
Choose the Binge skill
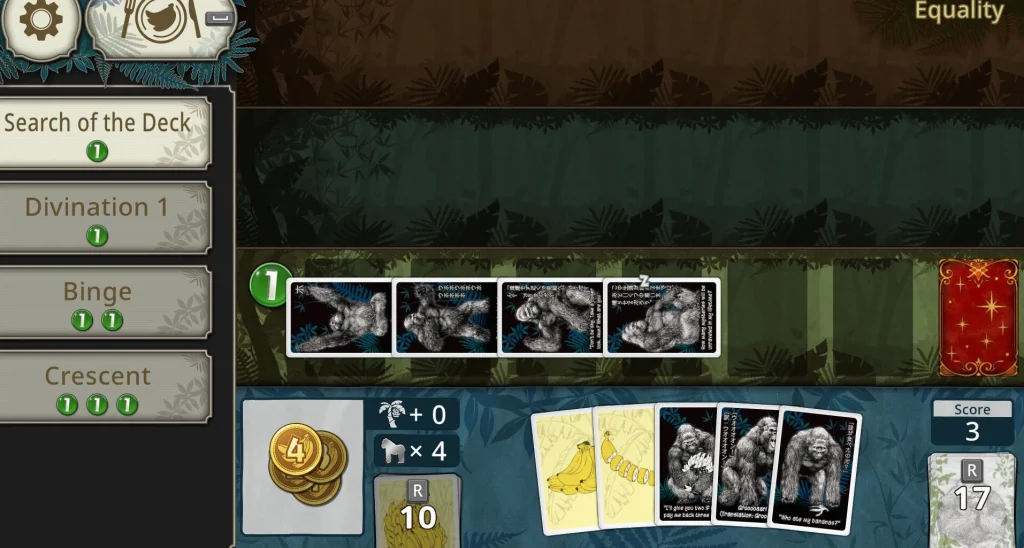pyautogui.click(x=98, y=302)
